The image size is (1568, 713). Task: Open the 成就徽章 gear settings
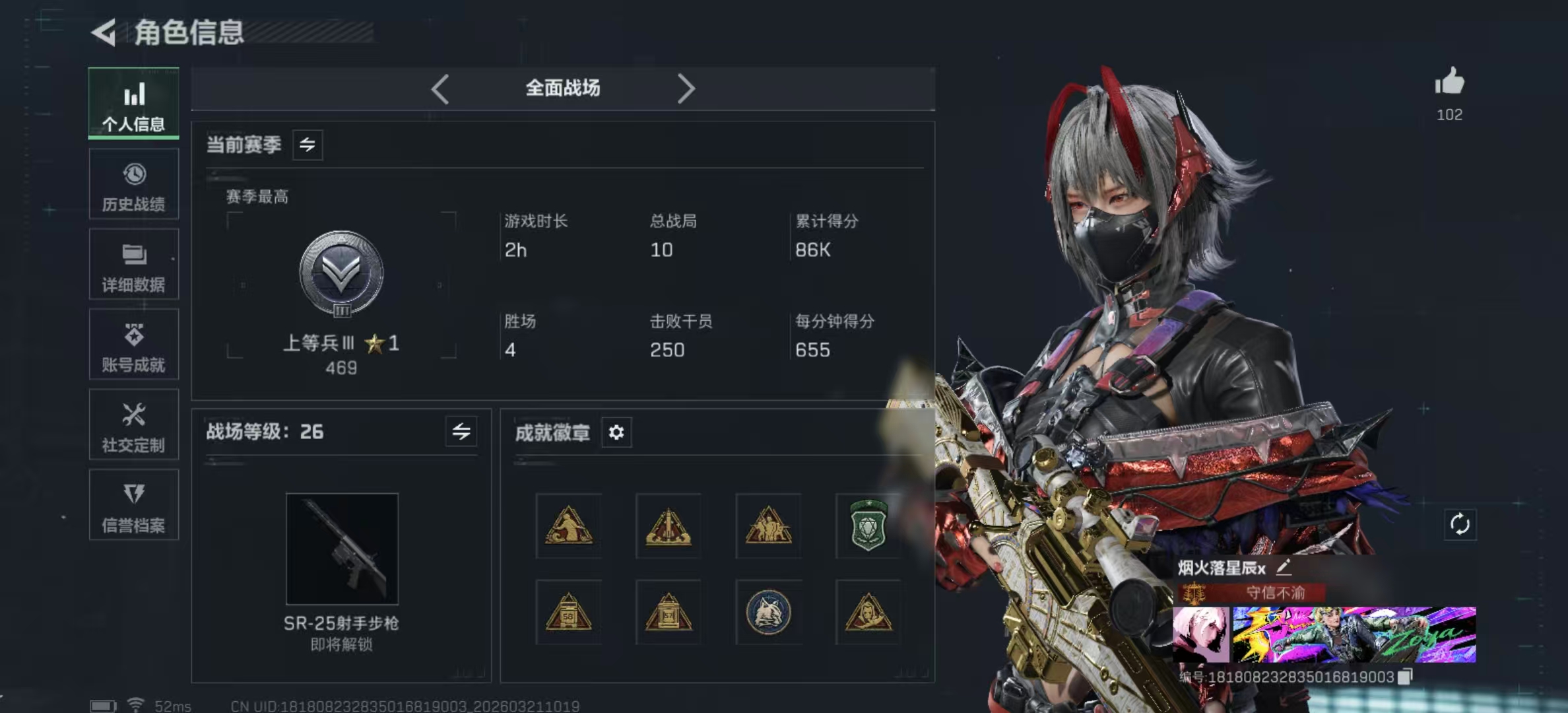tap(616, 432)
